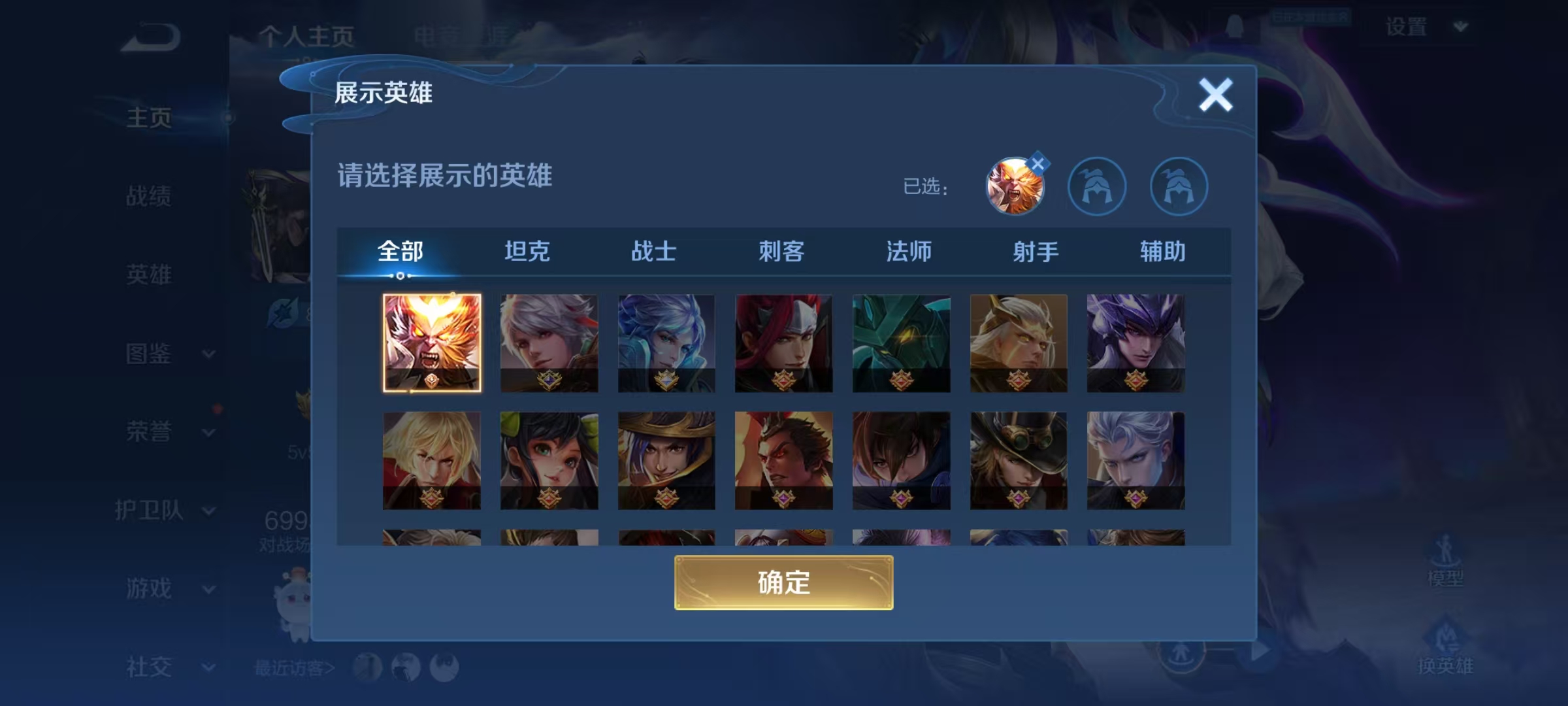1568x706 pixels.
Task: Select 英雄 in the sidebar menu
Action: 148,275
